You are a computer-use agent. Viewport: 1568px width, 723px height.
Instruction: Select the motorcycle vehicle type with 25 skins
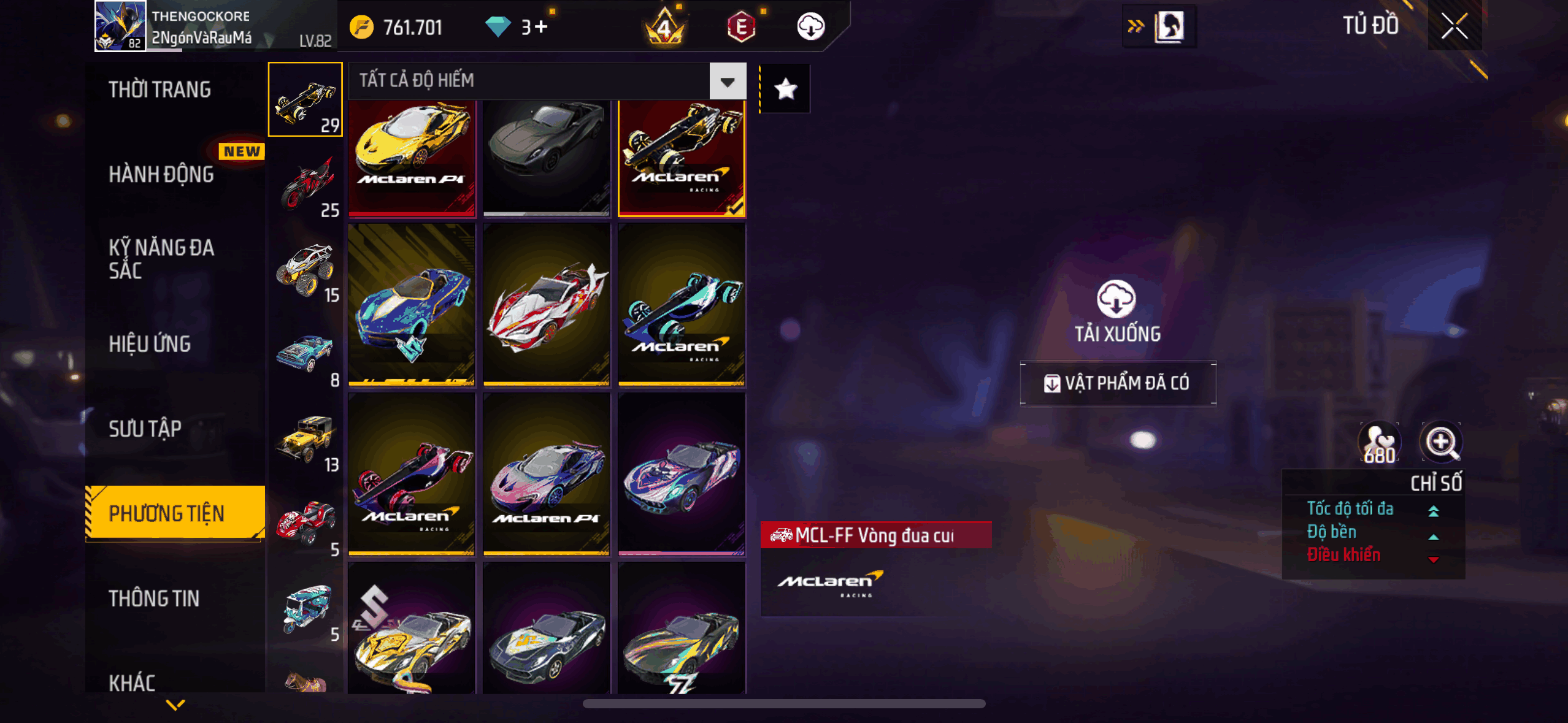[306, 185]
